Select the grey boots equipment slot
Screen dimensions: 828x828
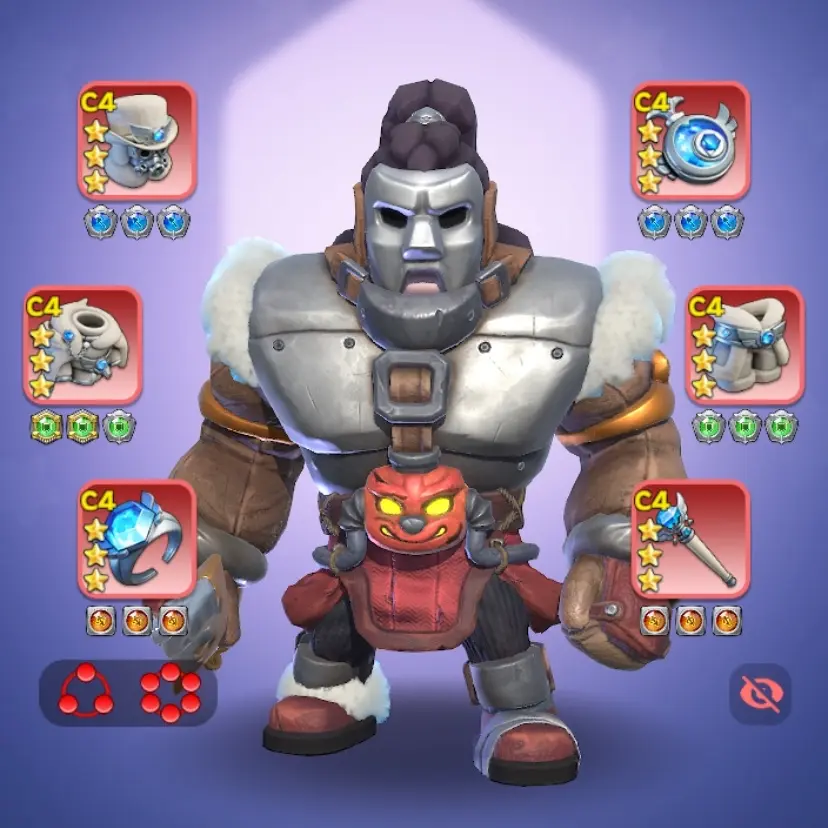tap(745, 346)
